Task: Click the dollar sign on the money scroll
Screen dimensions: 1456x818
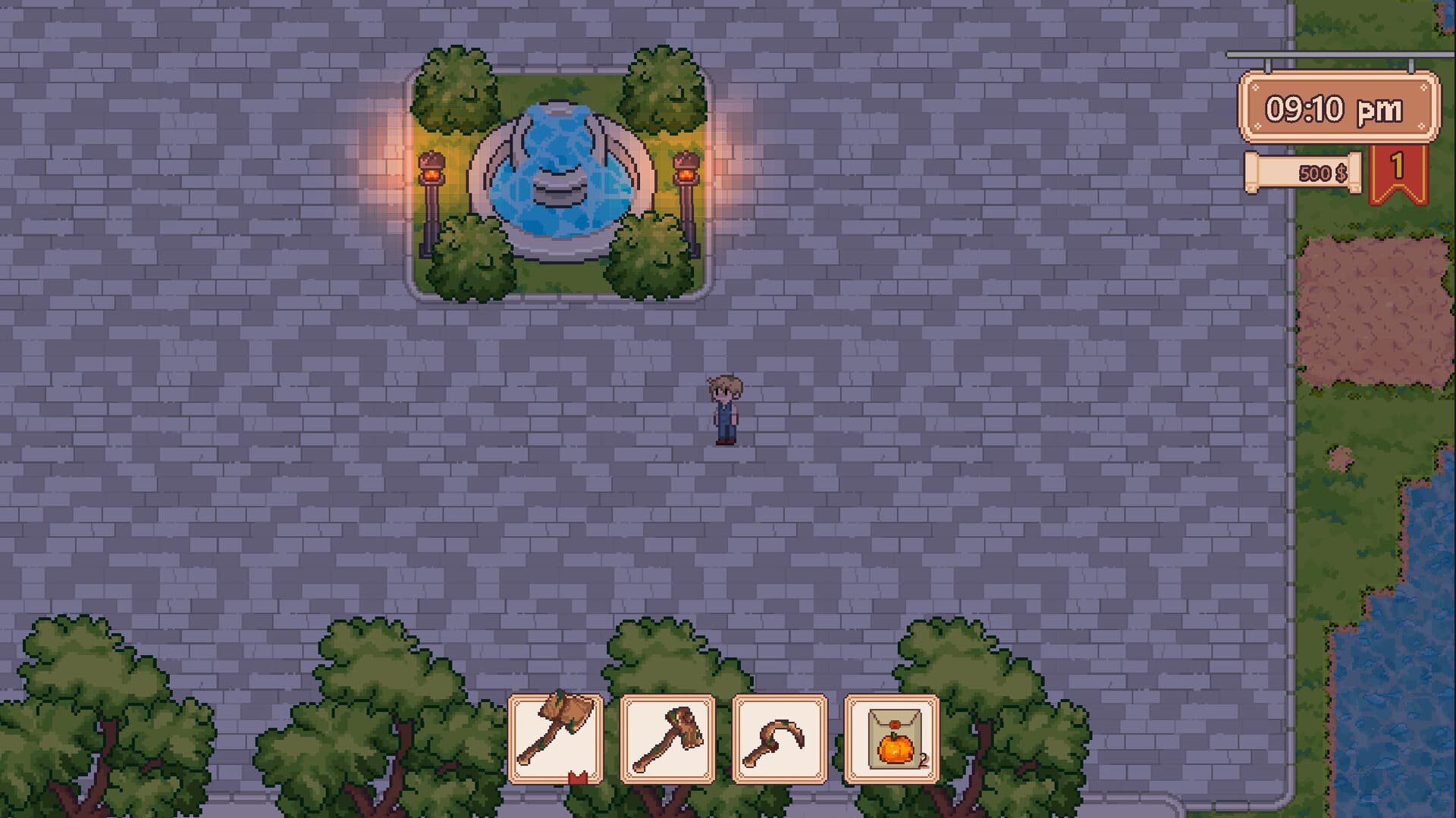Action: (1341, 174)
